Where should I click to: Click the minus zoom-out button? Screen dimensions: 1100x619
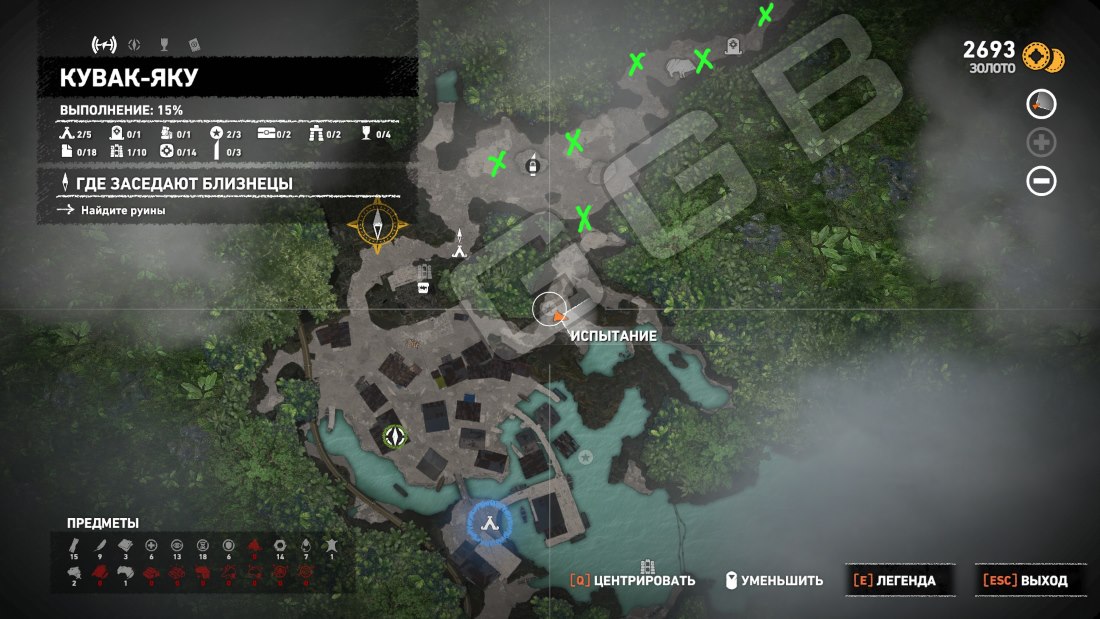[1041, 181]
